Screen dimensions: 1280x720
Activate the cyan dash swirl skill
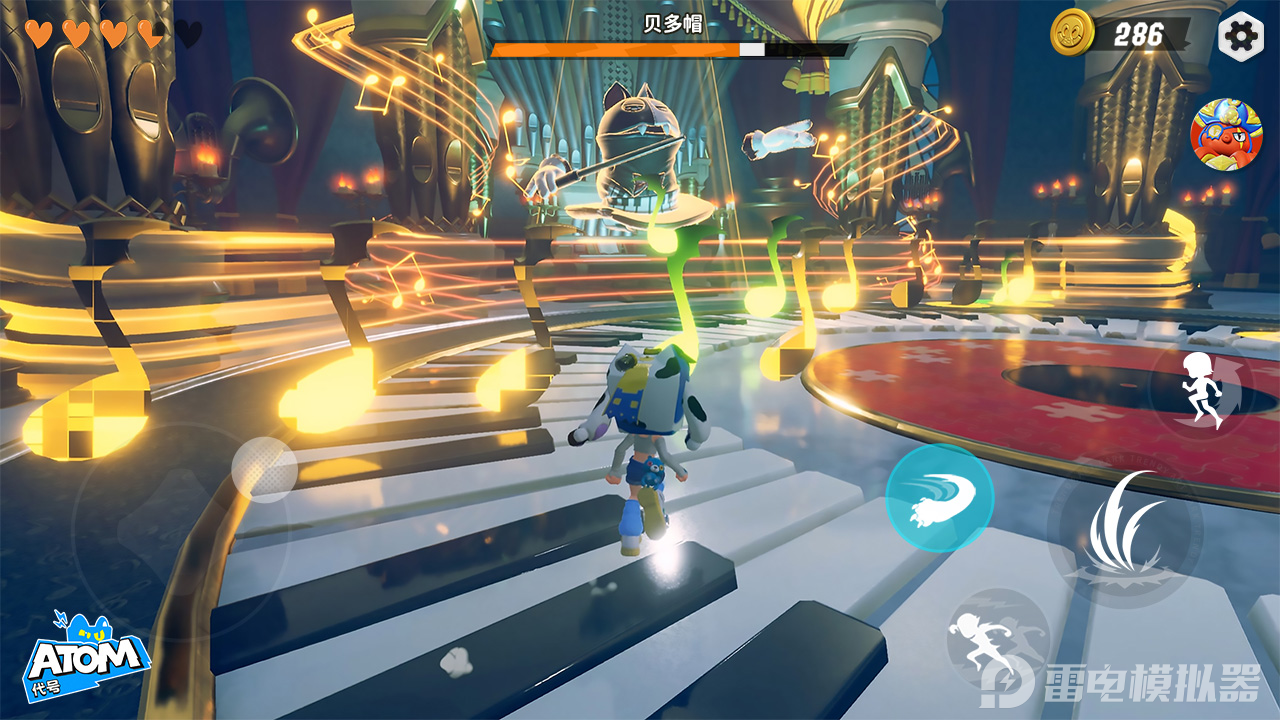[x=939, y=498]
